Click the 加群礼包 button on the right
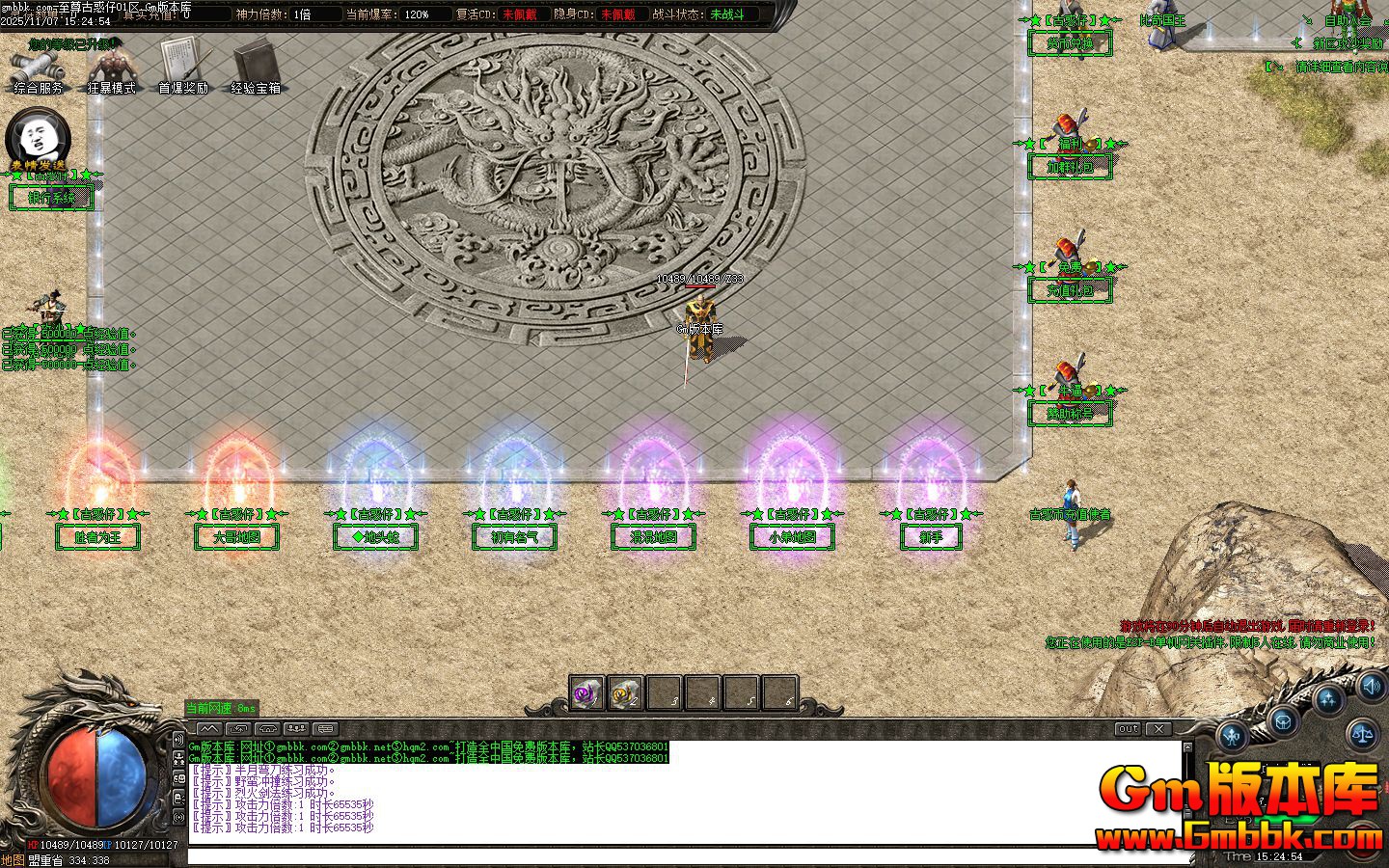1389x868 pixels. coord(1071,166)
